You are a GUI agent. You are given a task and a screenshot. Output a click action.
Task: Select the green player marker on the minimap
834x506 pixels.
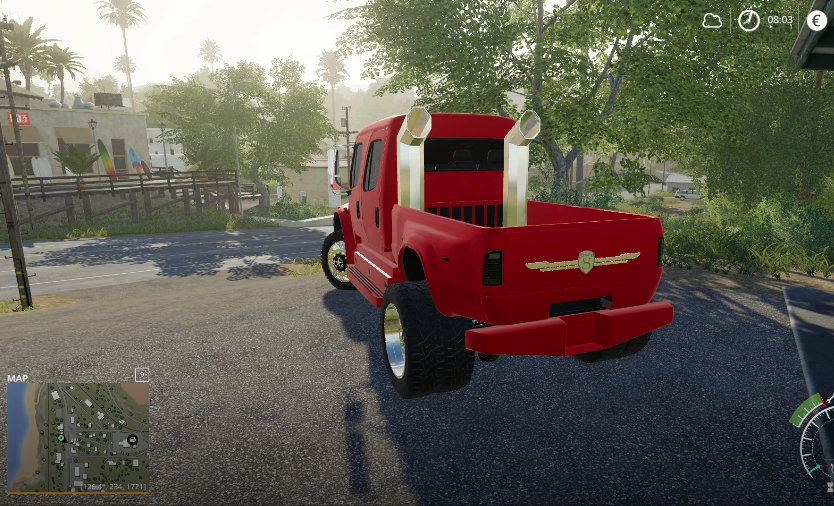(60, 438)
